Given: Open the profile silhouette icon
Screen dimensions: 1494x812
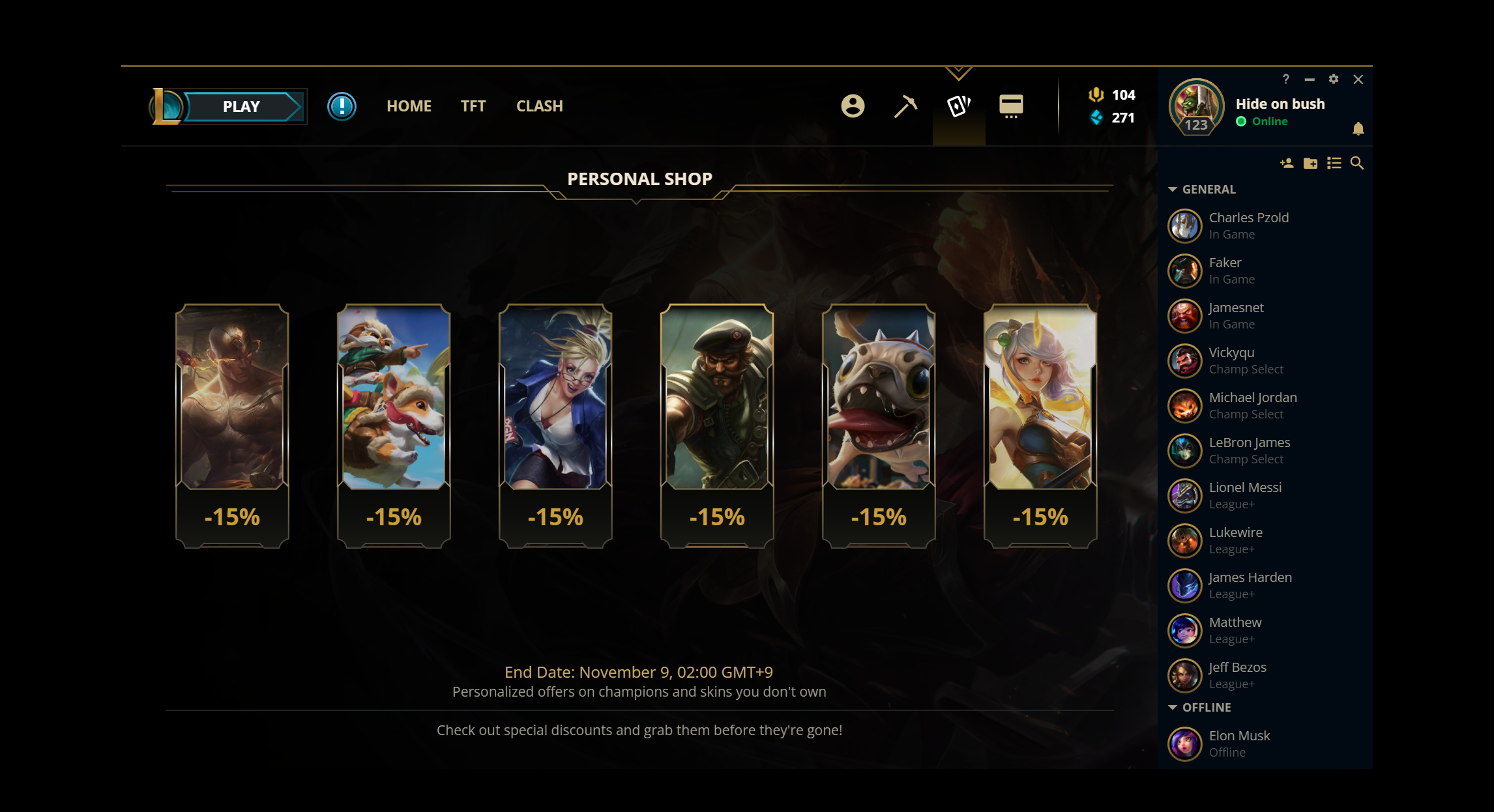Looking at the screenshot, I should pos(853,106).
